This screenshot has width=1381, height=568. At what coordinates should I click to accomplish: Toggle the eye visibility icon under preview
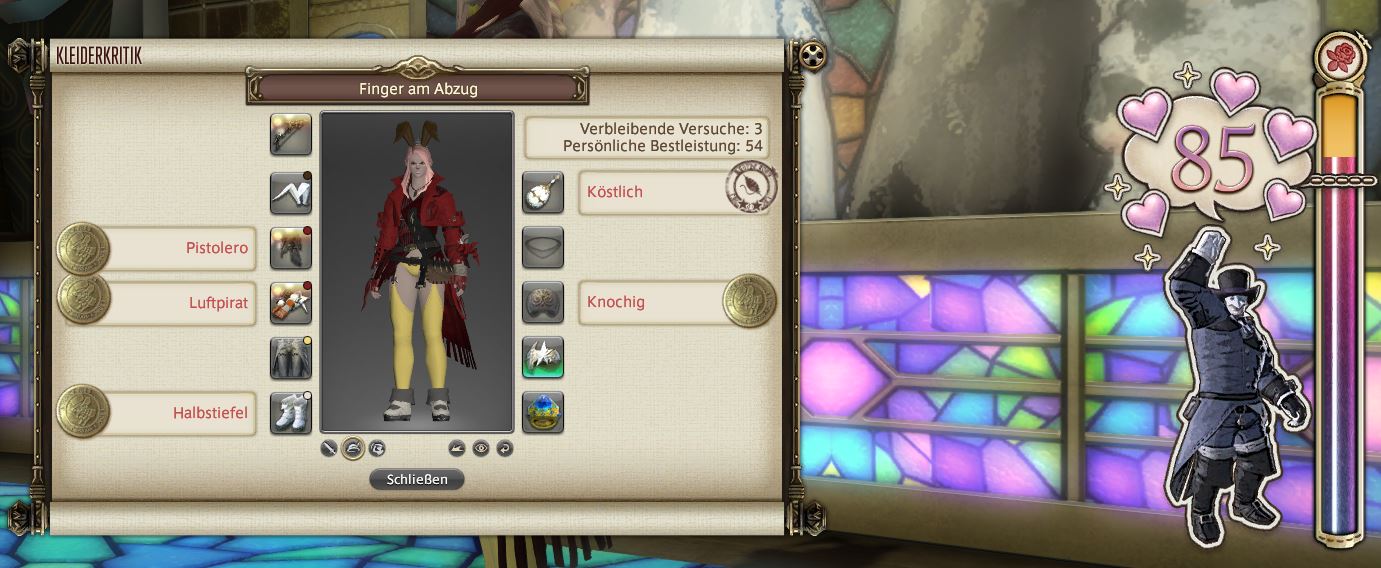[x=481, y=449]
